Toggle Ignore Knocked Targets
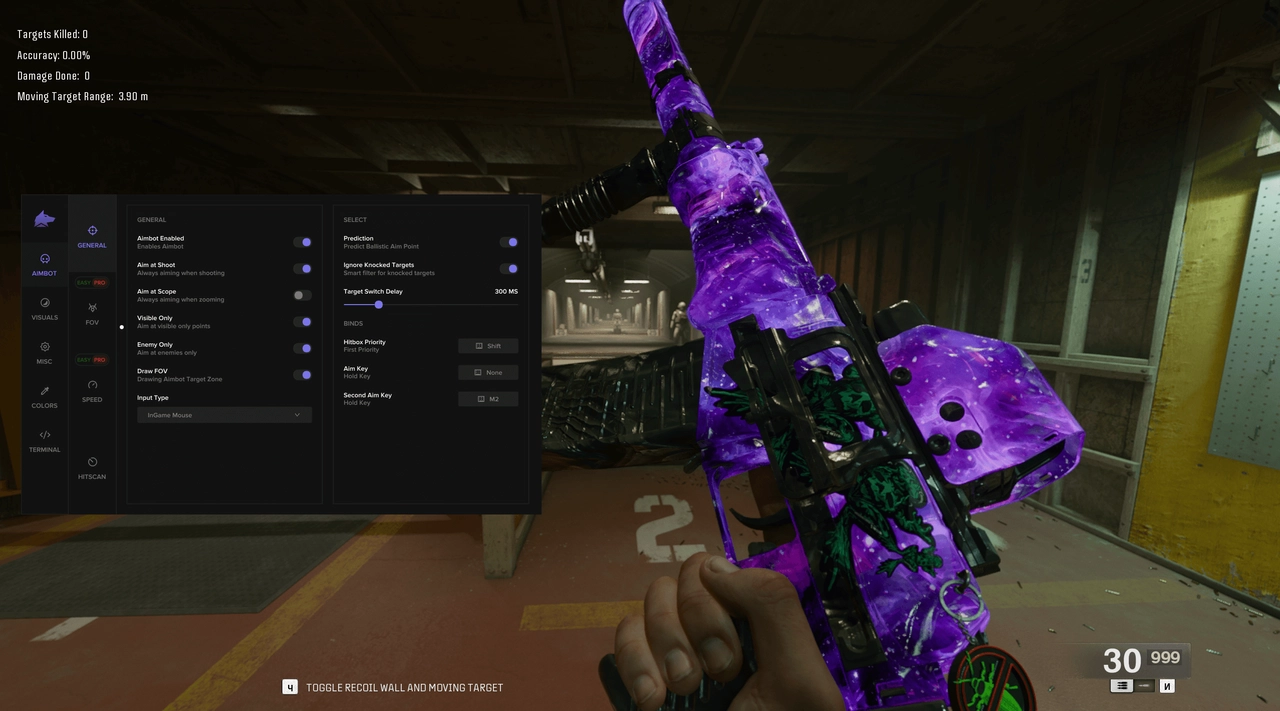 pyautogui.click(x=509, y=269)
